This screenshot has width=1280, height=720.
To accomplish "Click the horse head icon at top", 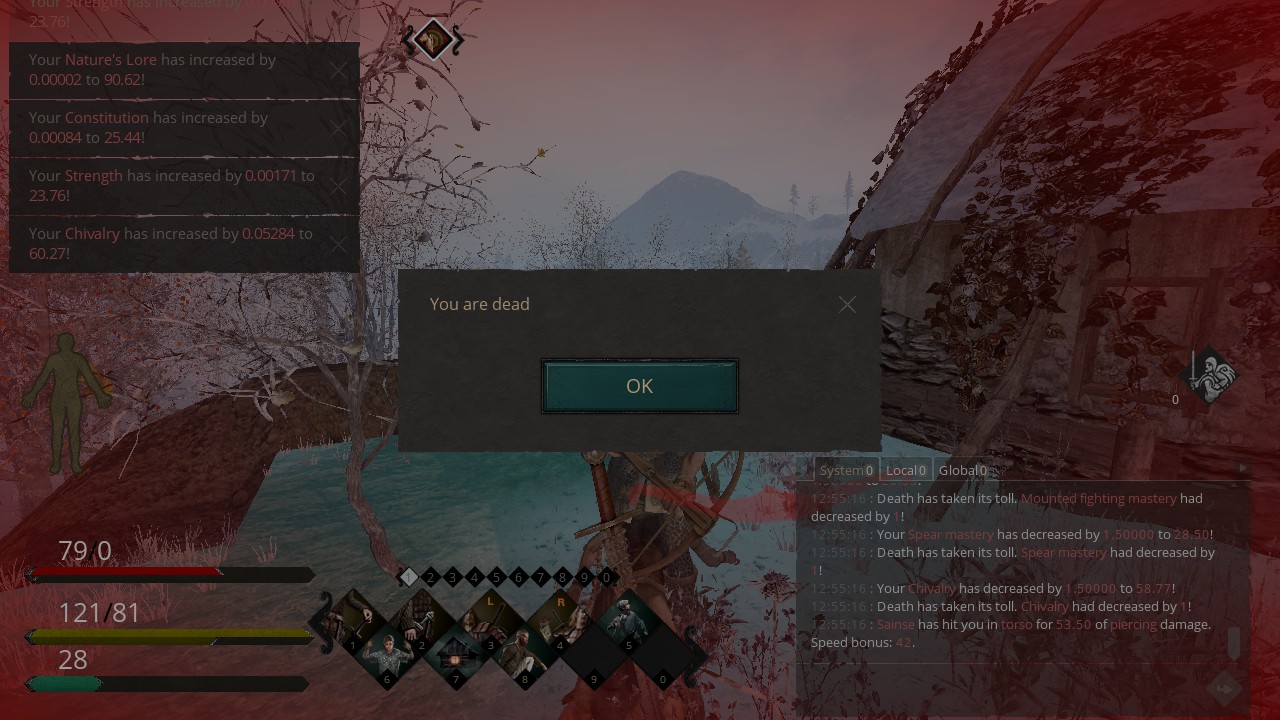I will (x=433, y=40).
